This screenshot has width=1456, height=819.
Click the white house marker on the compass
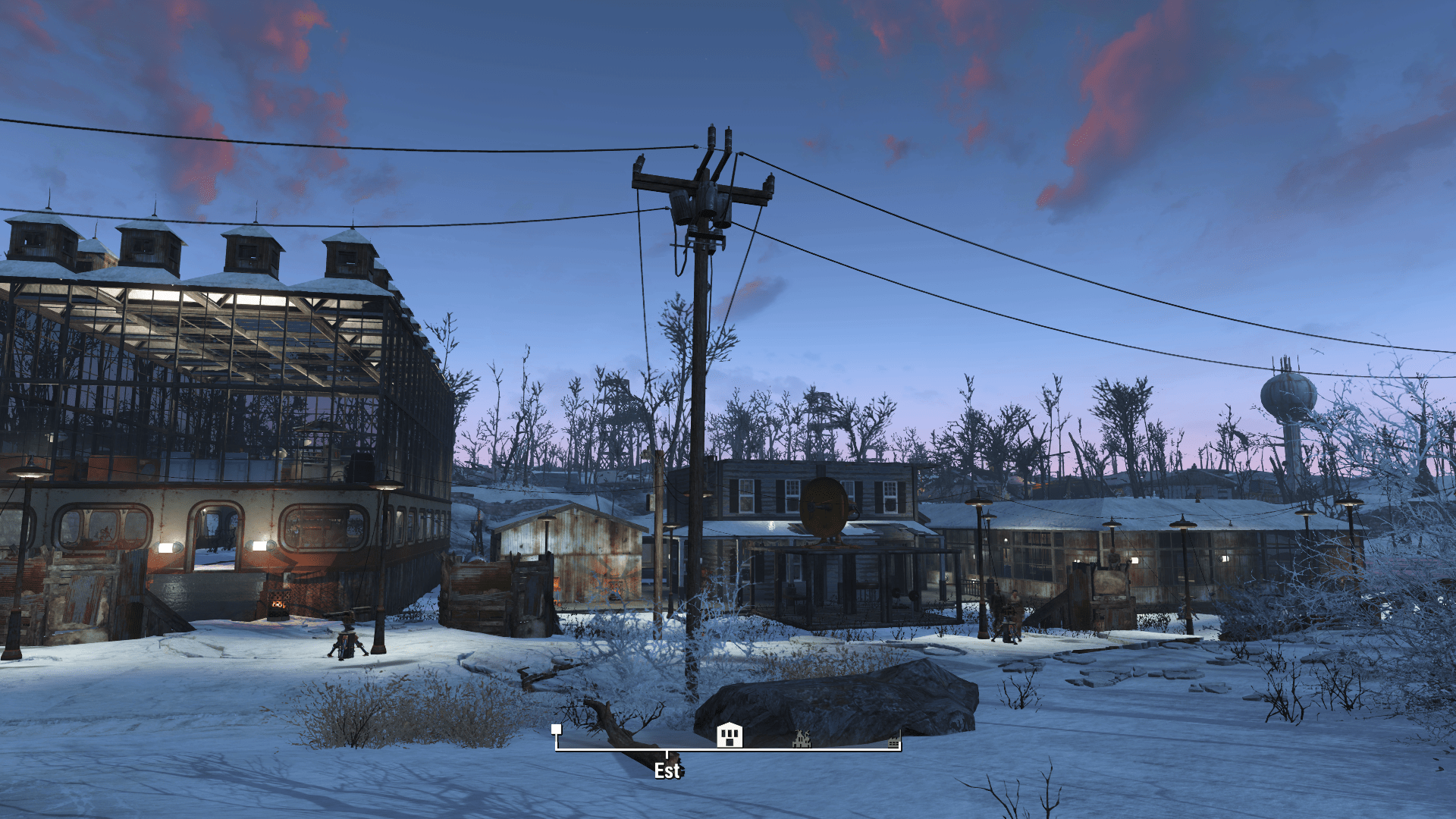(730, 735)
